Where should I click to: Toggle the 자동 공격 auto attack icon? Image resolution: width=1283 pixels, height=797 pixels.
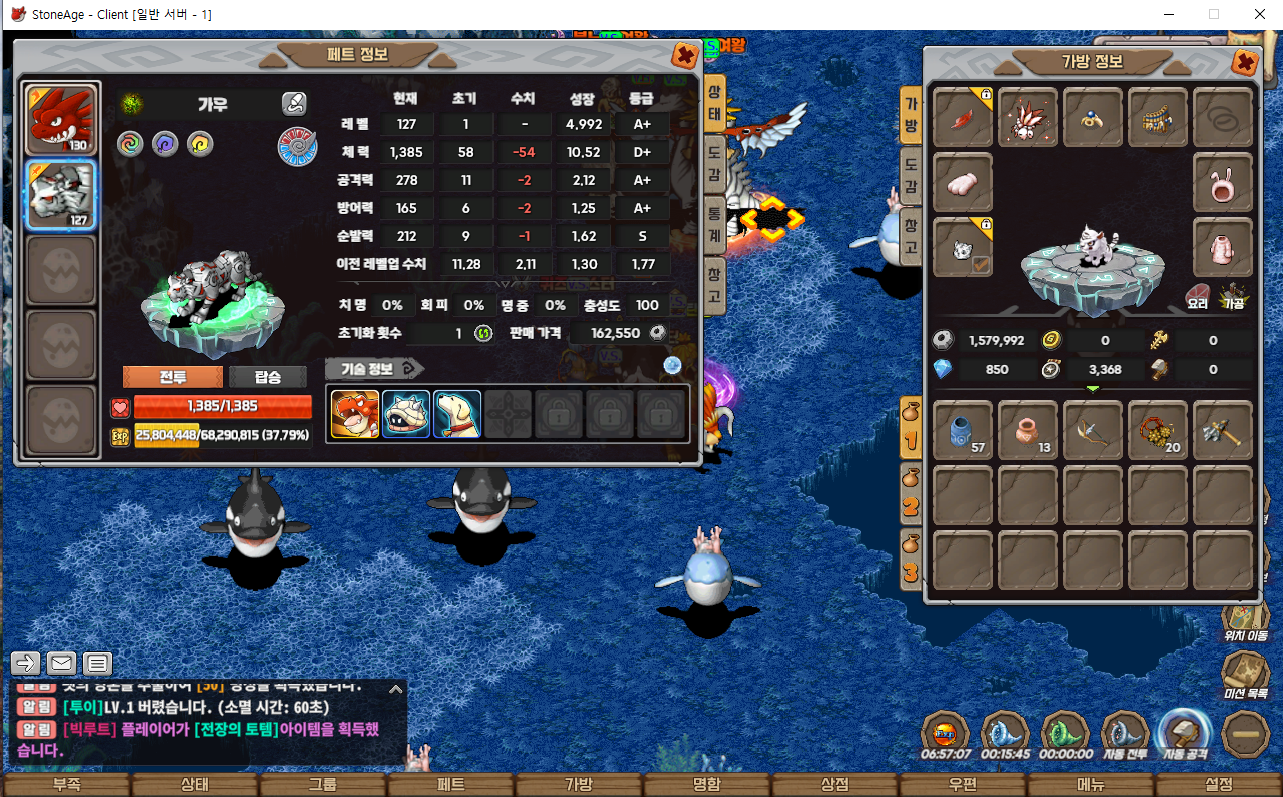point(1185,733)
